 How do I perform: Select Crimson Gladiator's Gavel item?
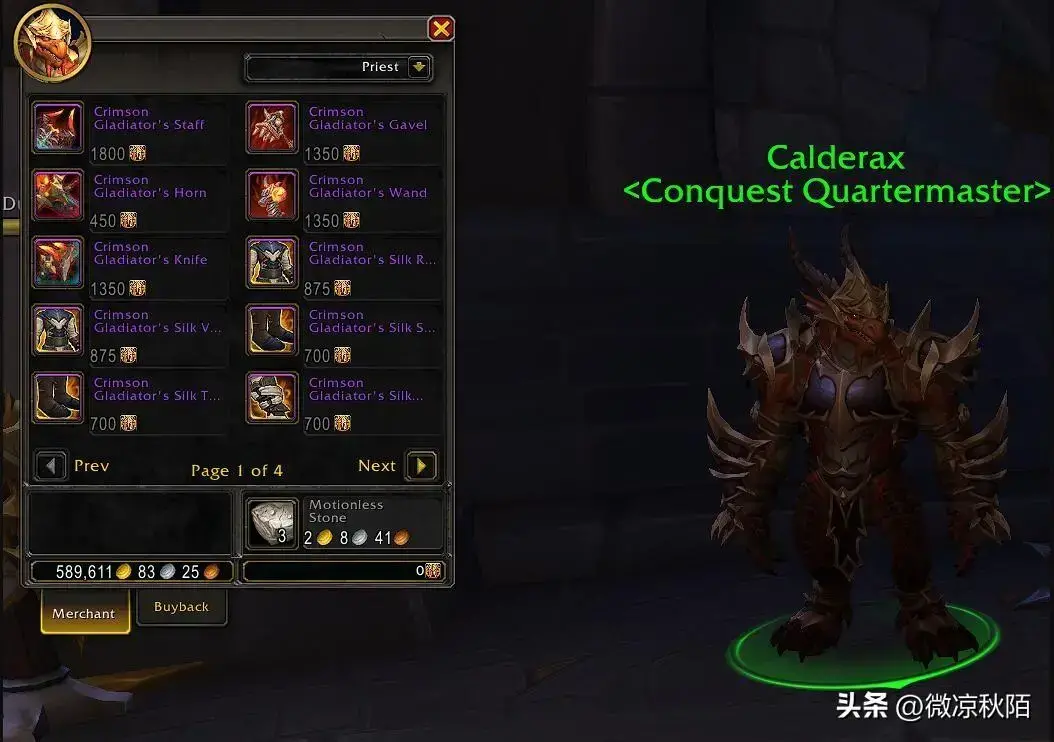tap(272, 127)
